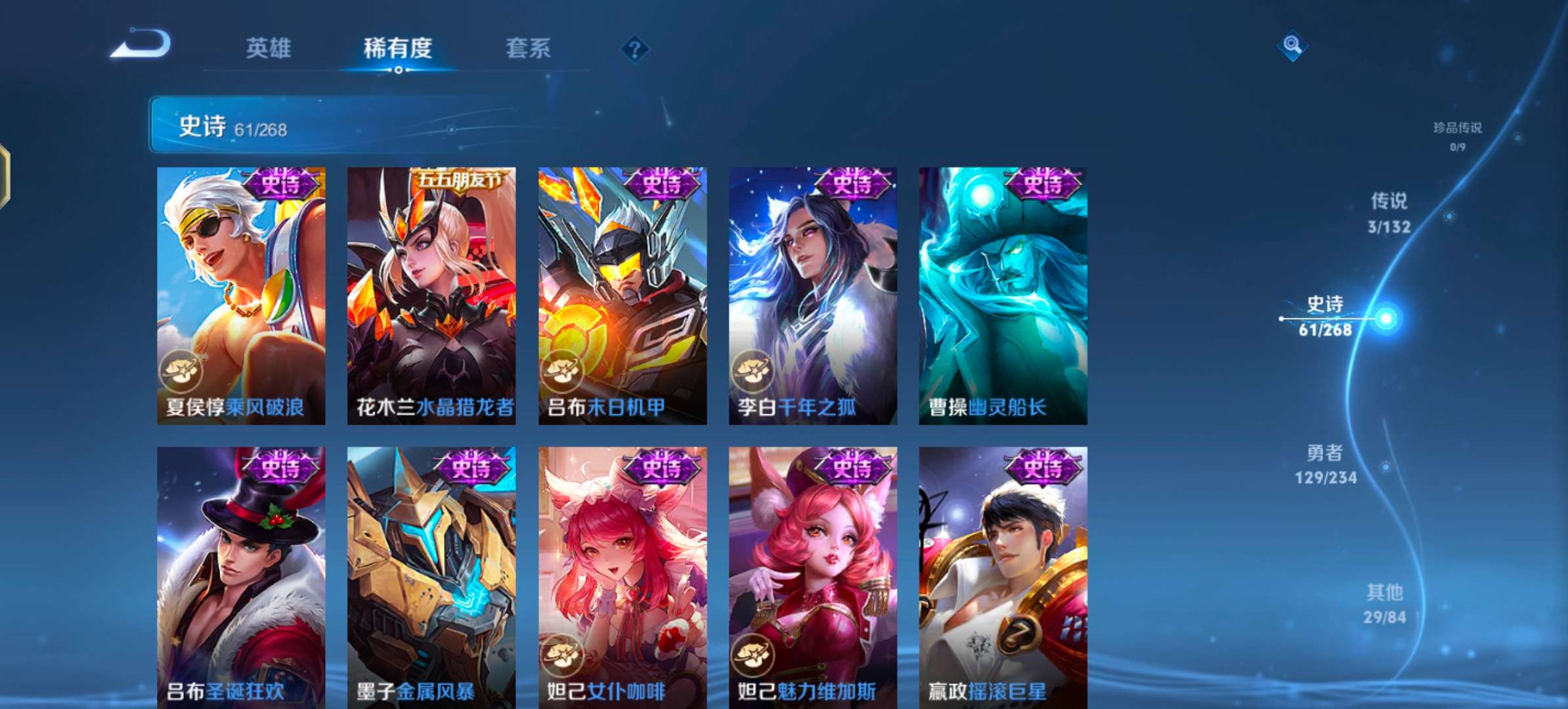1568x709 pixels.
Task: Select 夏侯惇 乘风破浪 skin card
Action: [x=241, y=295]
